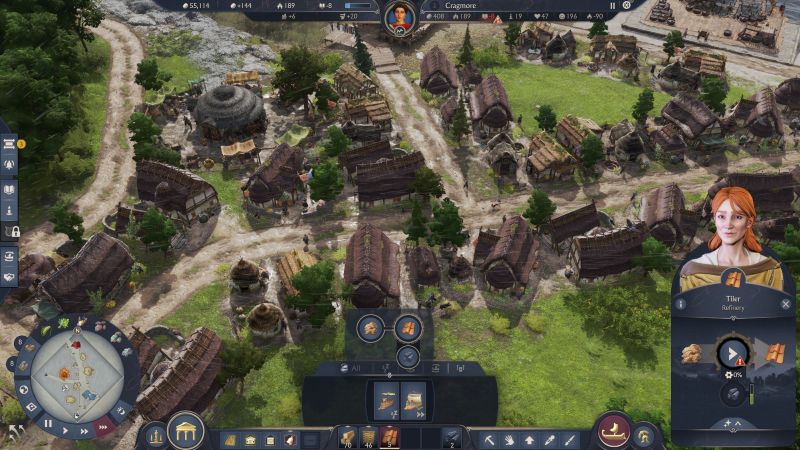Select the roof tiles good icon
This screenshot has width=800, height=450.
click(407, 328)
